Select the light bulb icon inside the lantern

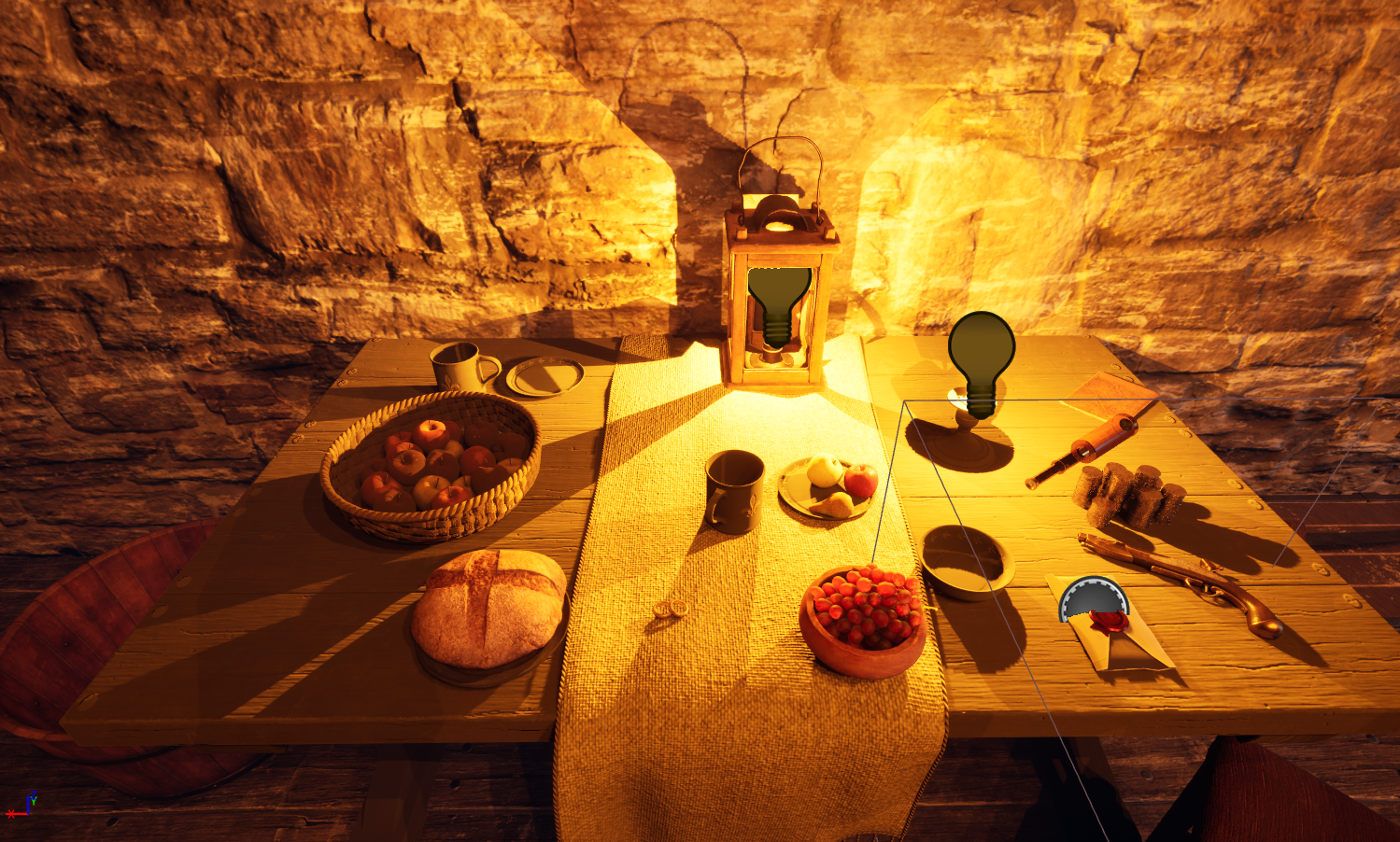click(778, 303)
